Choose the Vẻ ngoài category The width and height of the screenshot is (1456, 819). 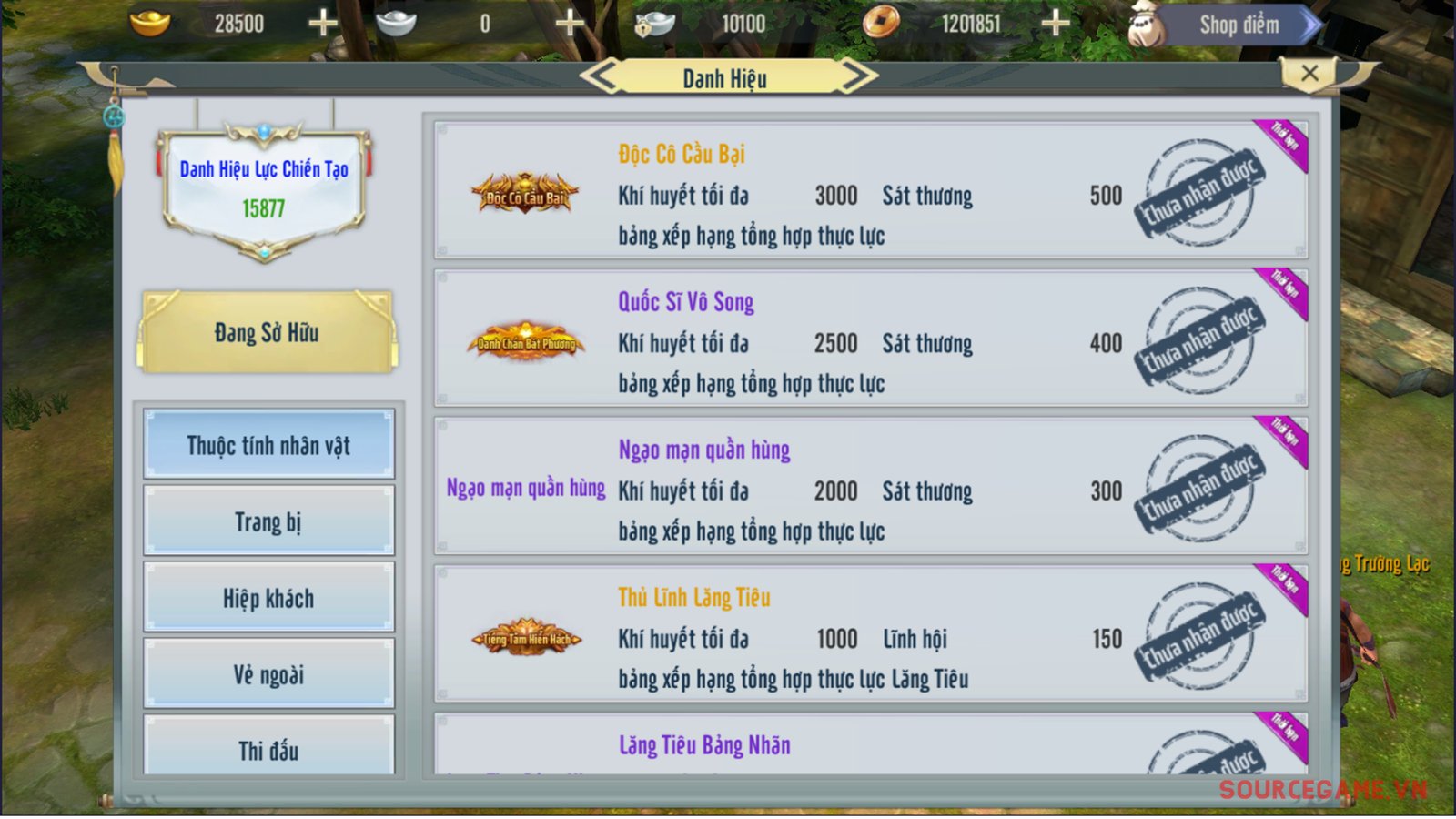pyautogui.click(x=268, y=674)
